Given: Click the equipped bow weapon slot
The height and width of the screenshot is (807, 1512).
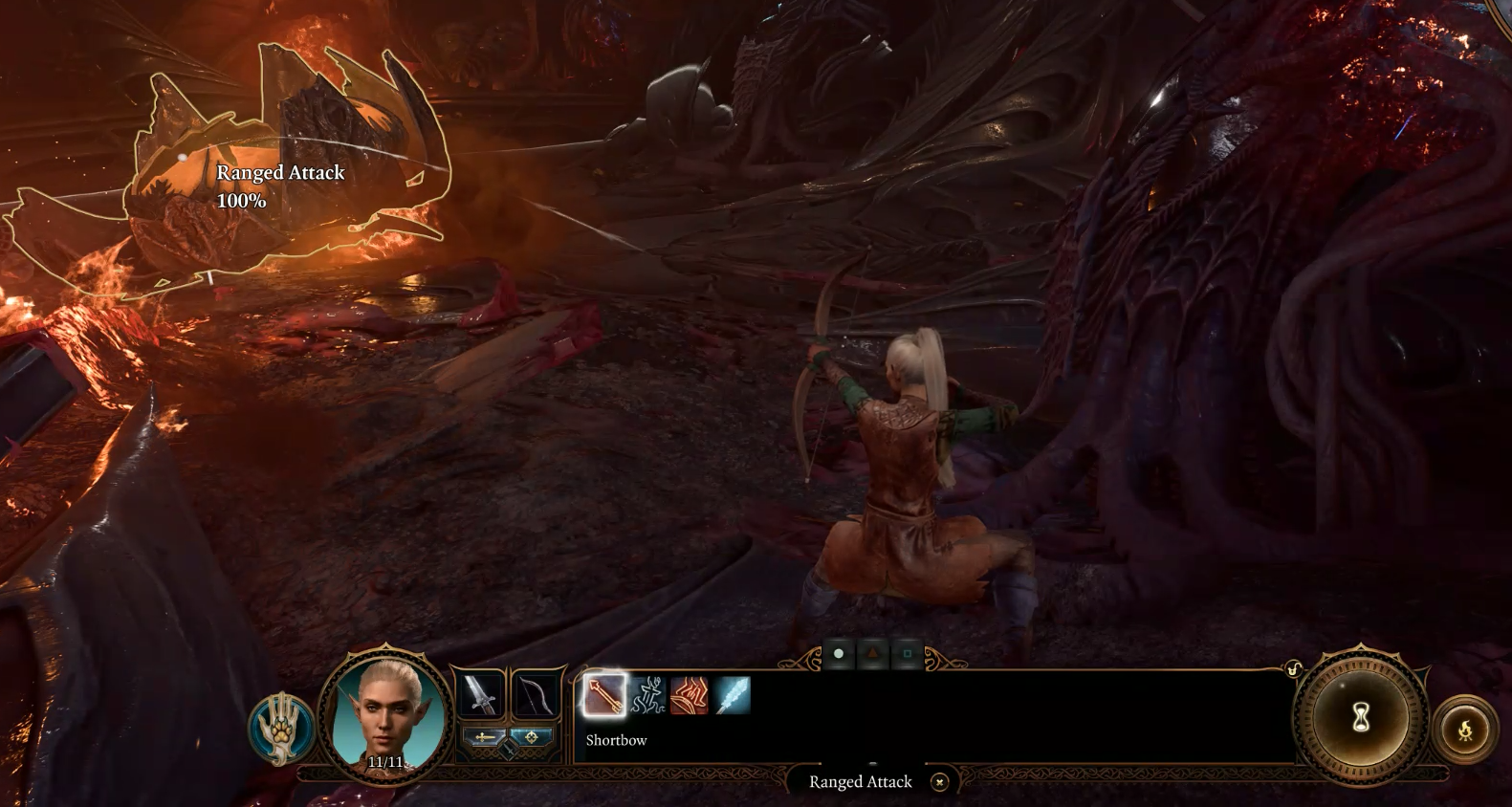Looking at the screenshot, I should (x=534, y=695).
